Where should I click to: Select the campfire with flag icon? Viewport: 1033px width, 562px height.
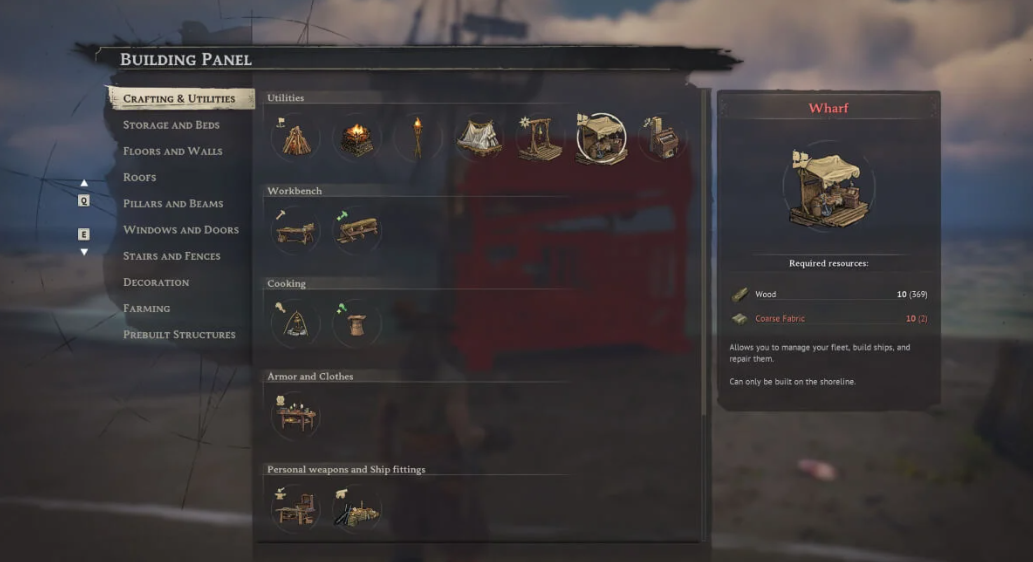point(295,139)
